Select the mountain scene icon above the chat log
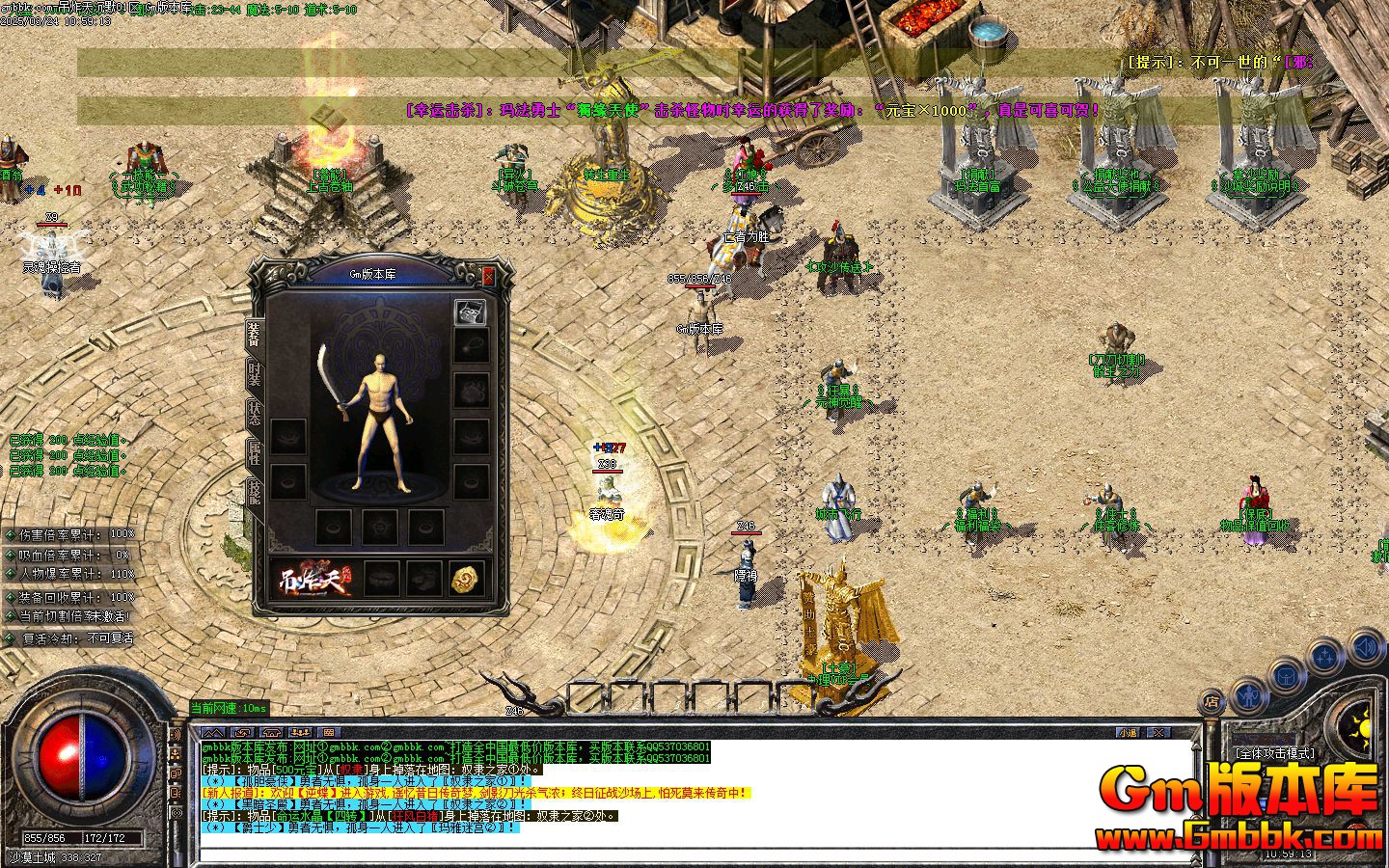 pos(213,731)
